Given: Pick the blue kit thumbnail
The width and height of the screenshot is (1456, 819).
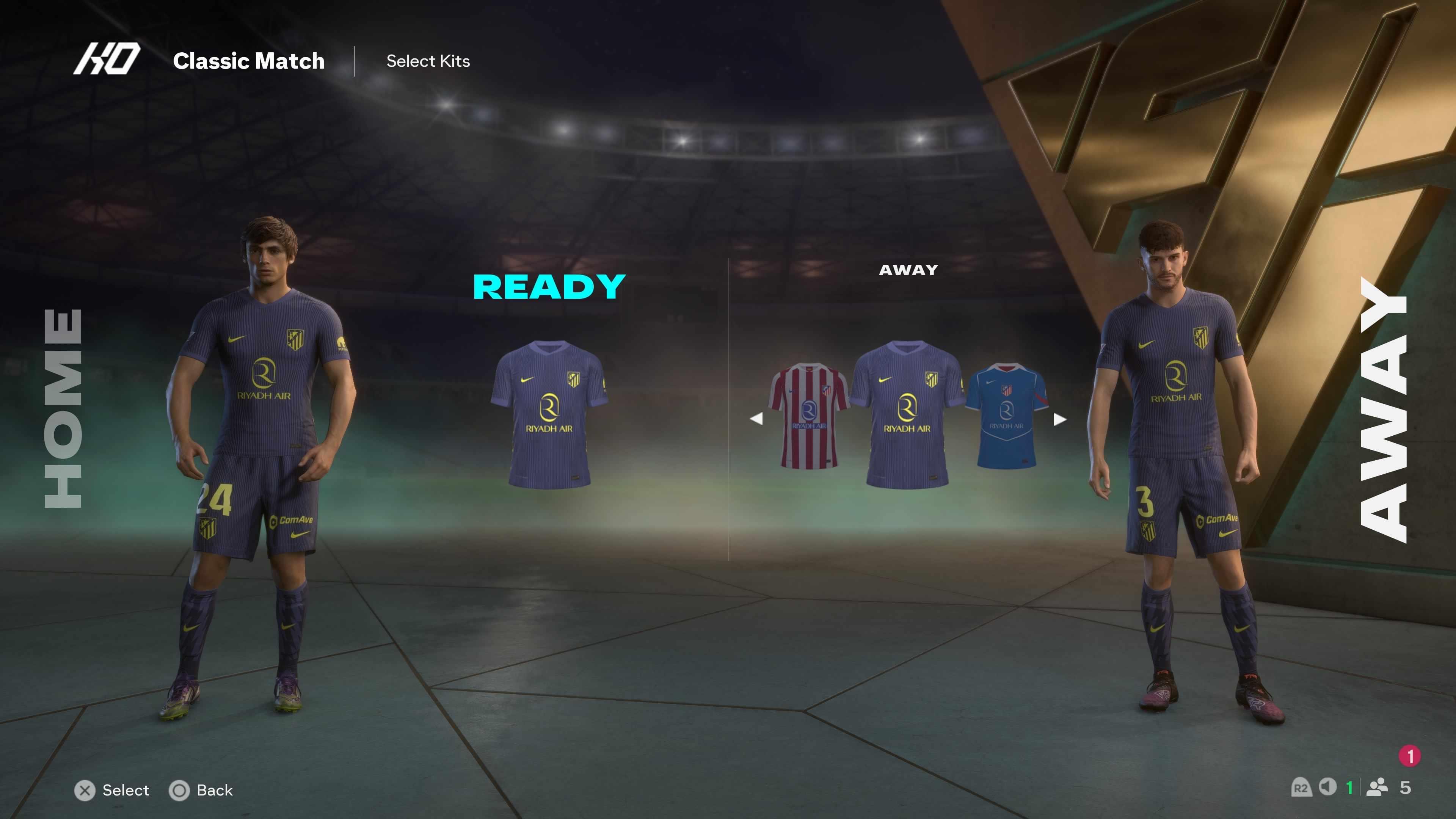Looking at the screenshot, I should [x=1006, y=416].
